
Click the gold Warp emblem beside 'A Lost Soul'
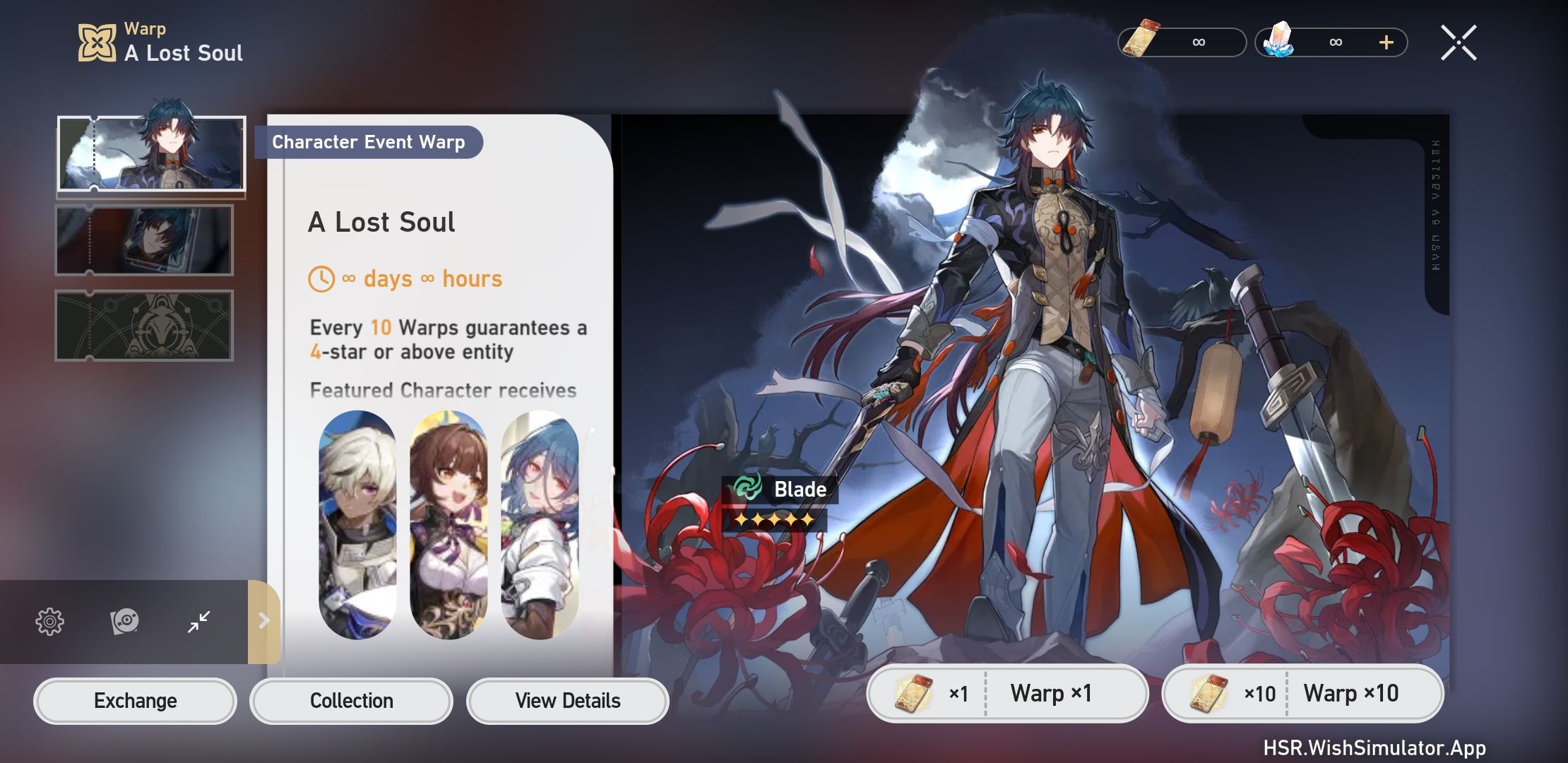(97, 41)
